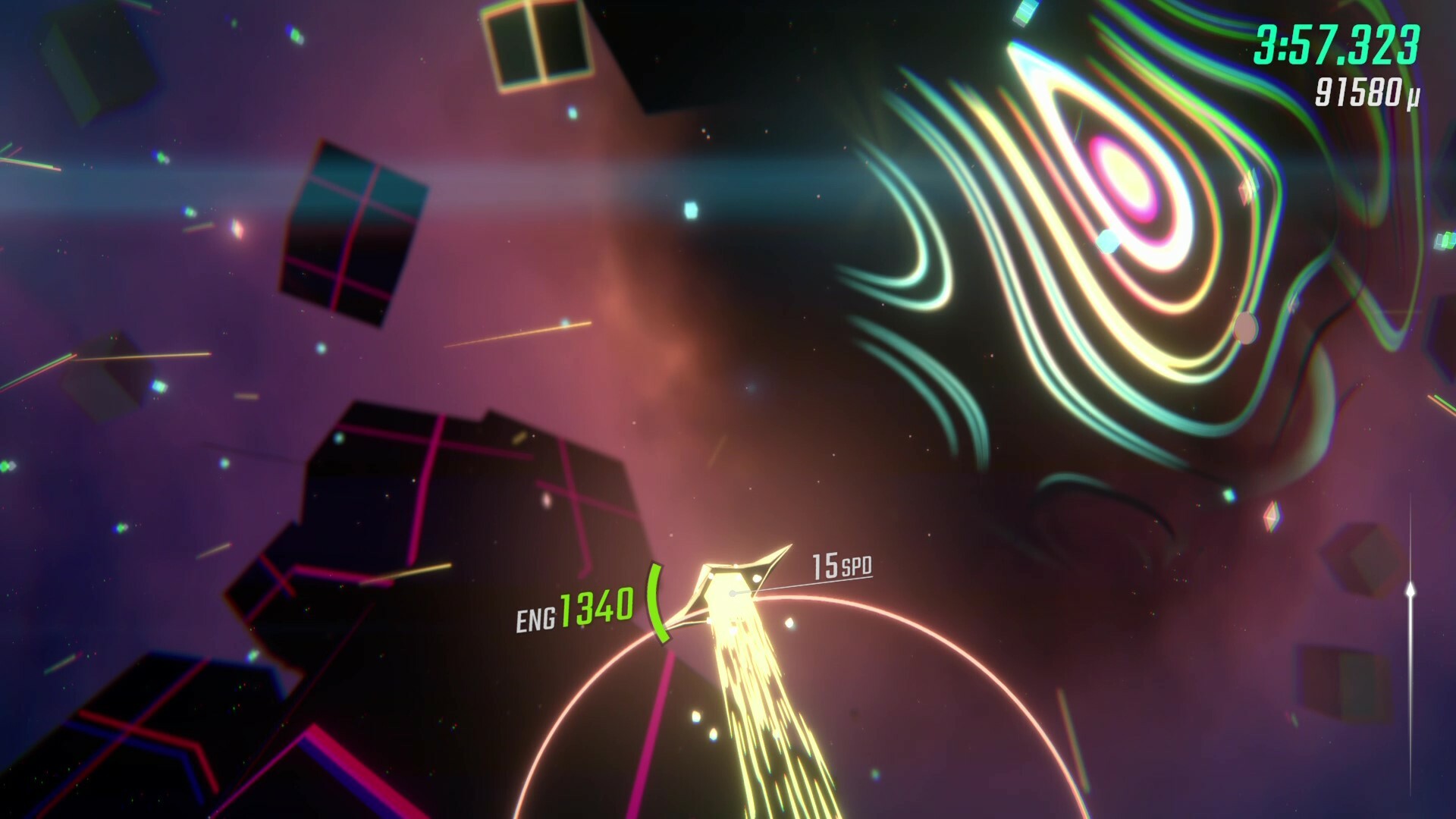Toggle the 15 SPD readout
Viewport: 1456px width, 819px height.
point(840,565)
